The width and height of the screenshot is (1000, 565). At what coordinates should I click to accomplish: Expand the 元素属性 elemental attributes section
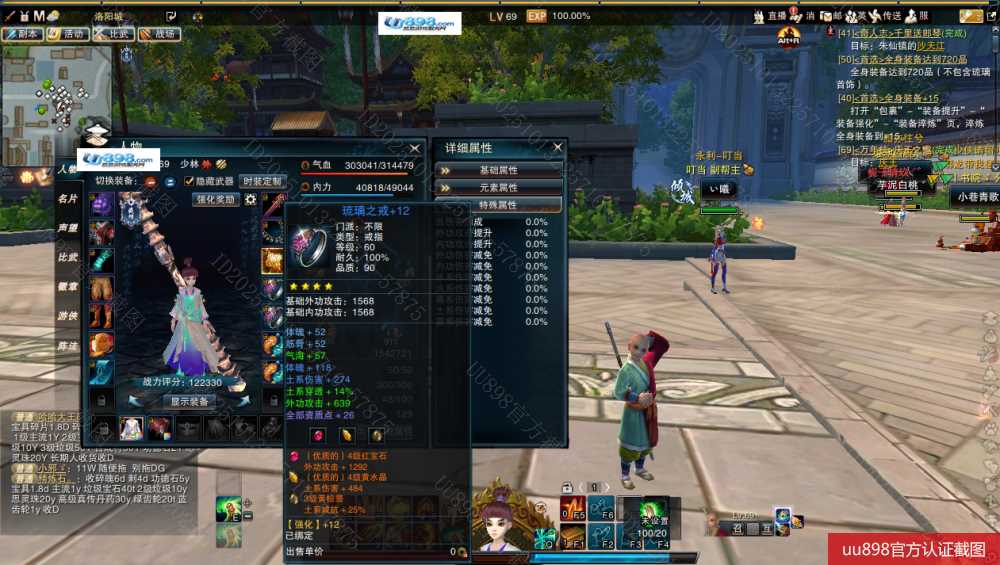point(498,187)
